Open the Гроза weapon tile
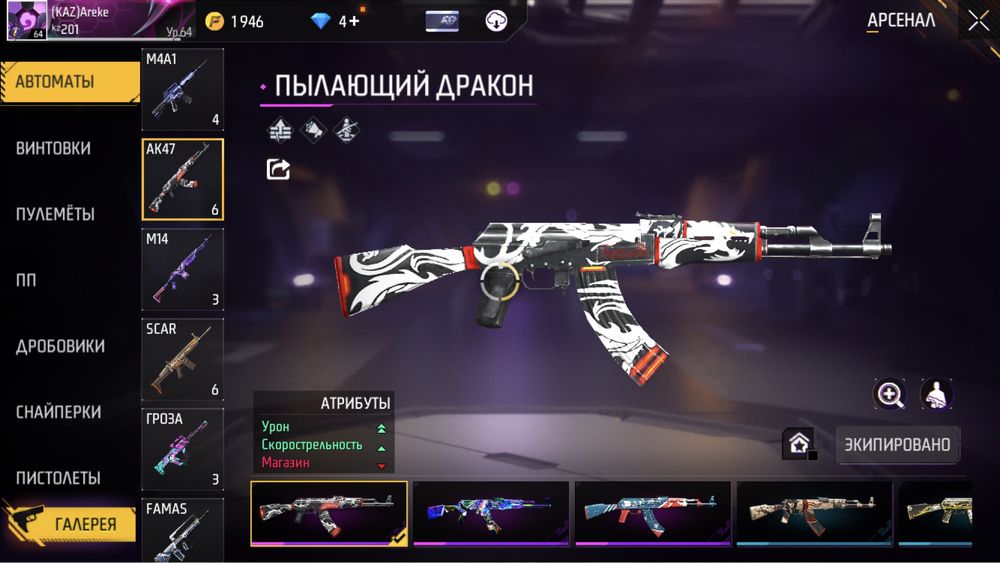This screenshot has height=563, width=1000. click(x=182, y=449)
